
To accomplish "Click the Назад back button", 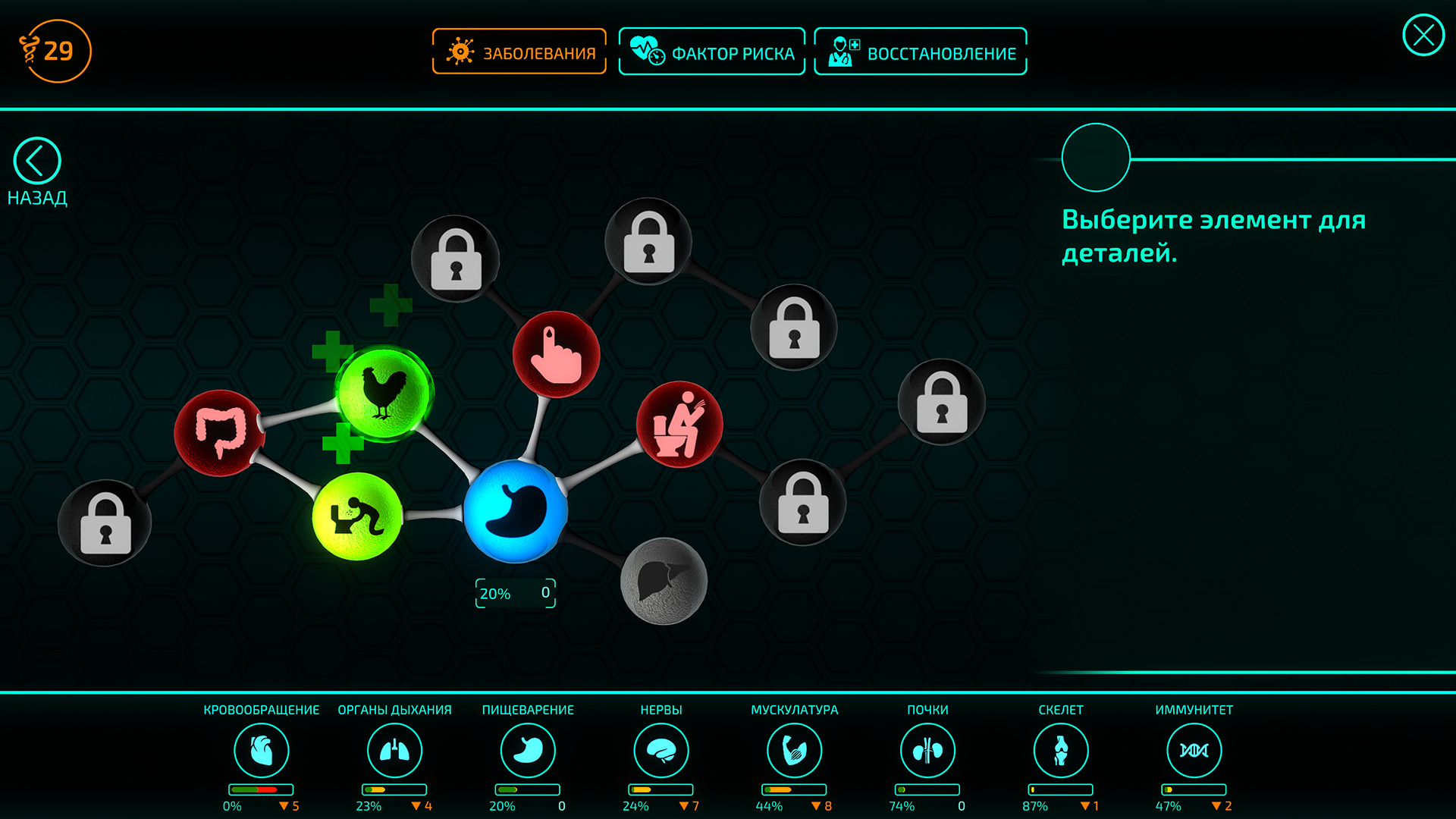I will click(36, 162).
